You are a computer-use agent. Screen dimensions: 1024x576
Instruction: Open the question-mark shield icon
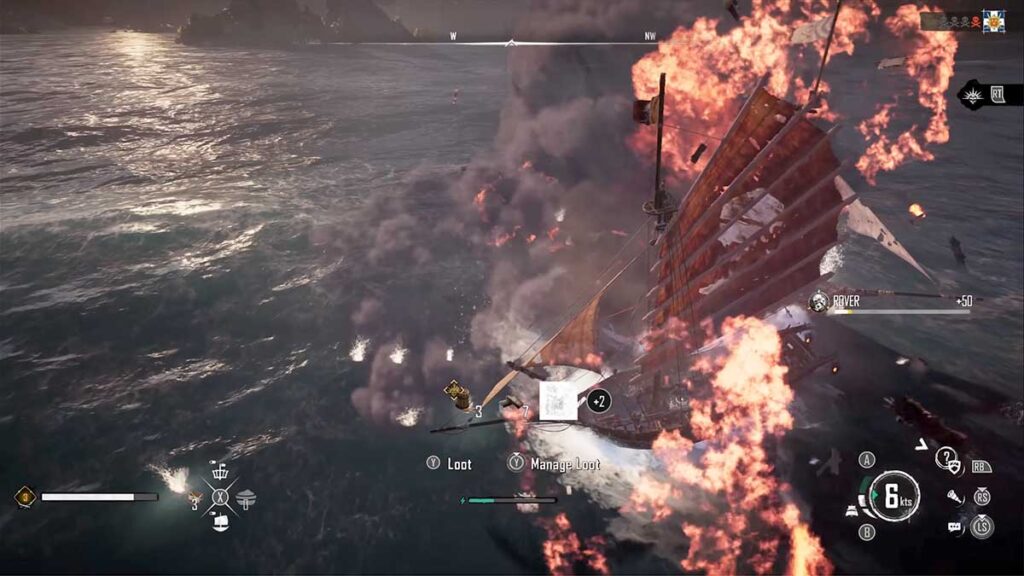(946, 459)
